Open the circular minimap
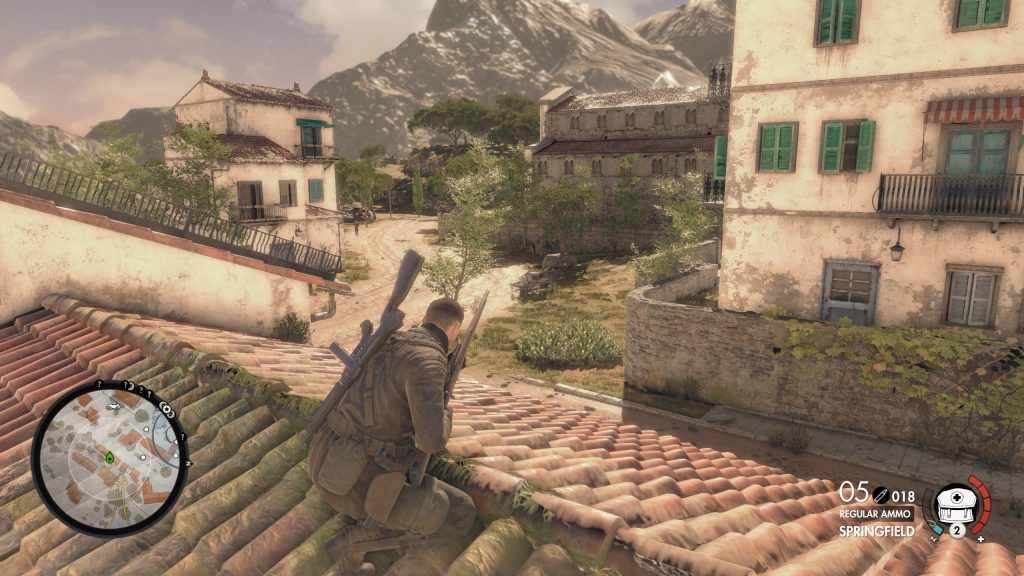Viewport: 1024px width, 576px height. [x=110, y=457]
